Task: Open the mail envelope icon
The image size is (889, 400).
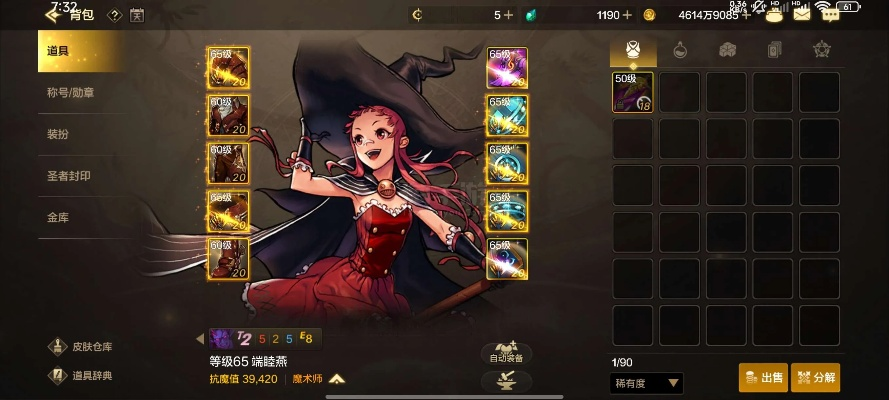Action: [x=801, y=14]
